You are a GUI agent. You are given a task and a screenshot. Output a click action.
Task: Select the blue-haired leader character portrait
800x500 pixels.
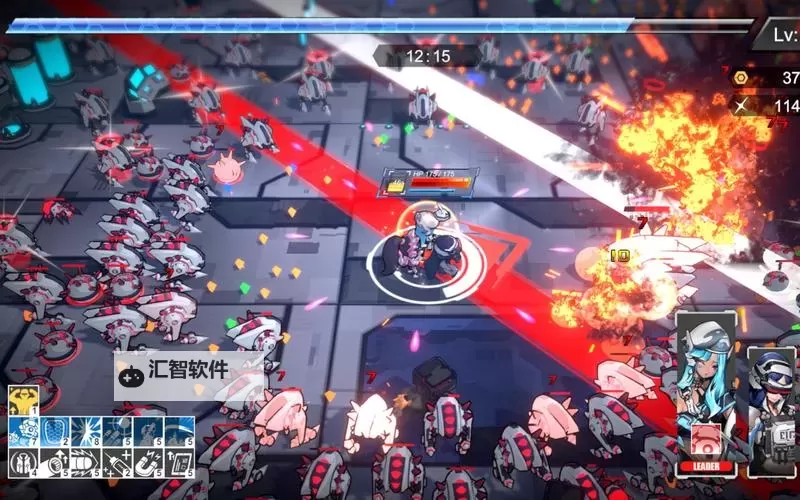pos(707,380)
